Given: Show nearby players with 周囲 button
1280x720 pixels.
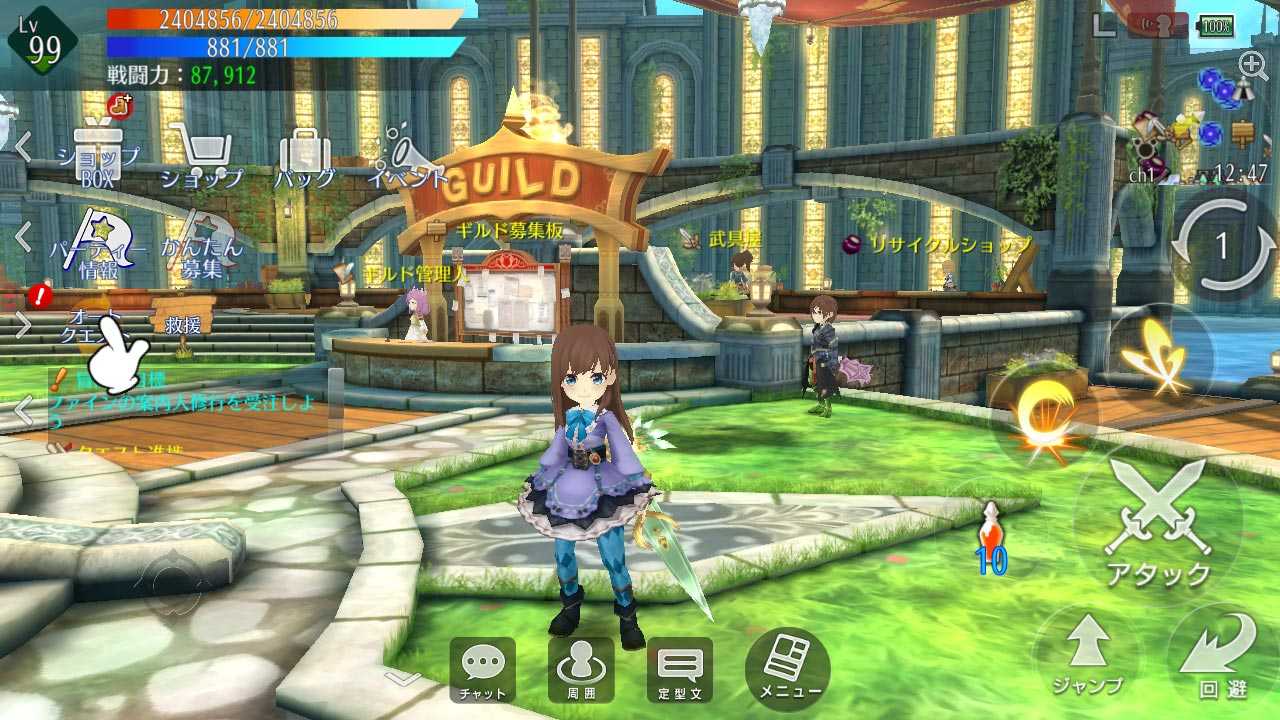Looking at the screenshot, I should pyautogui.click(x=581, y=669).
